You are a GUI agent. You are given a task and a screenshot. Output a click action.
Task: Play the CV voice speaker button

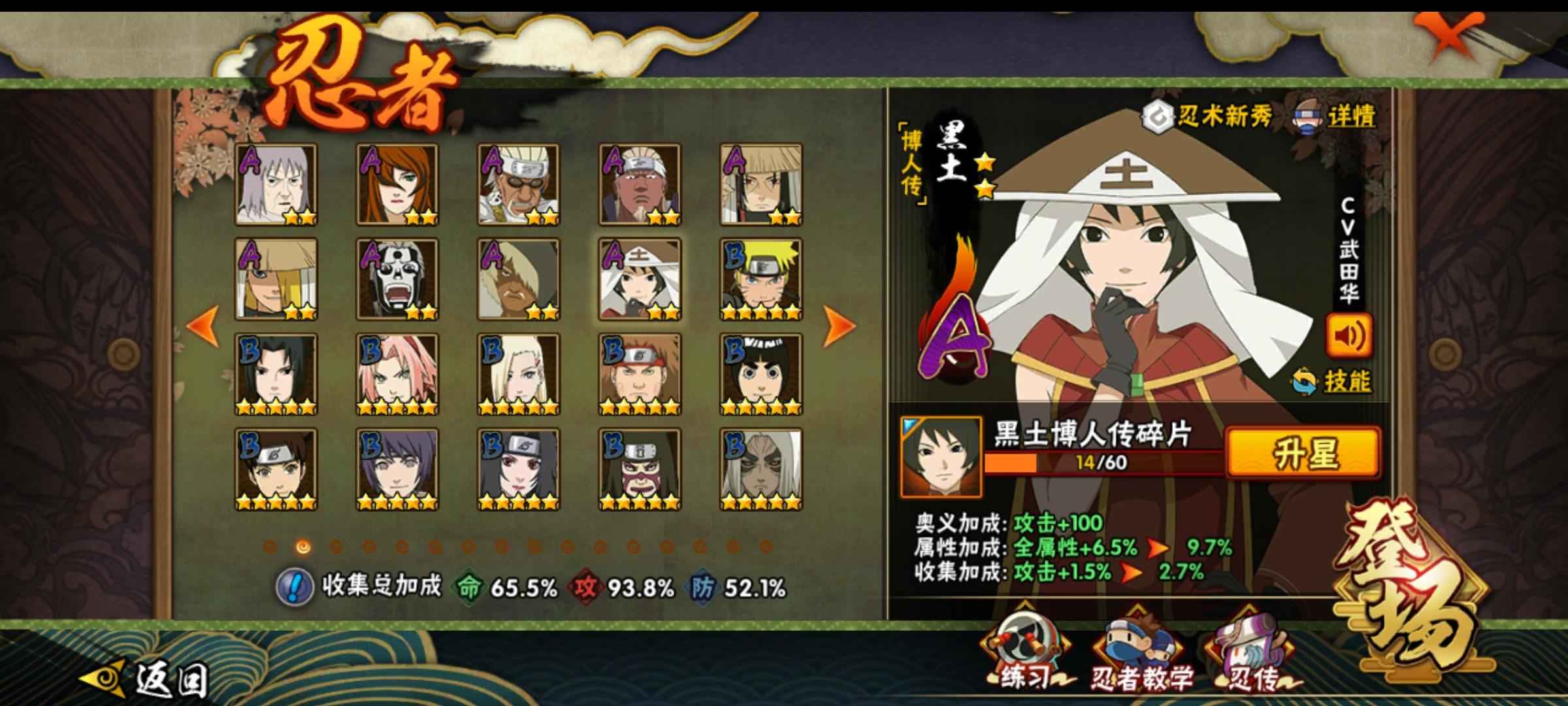(1348, 336)
